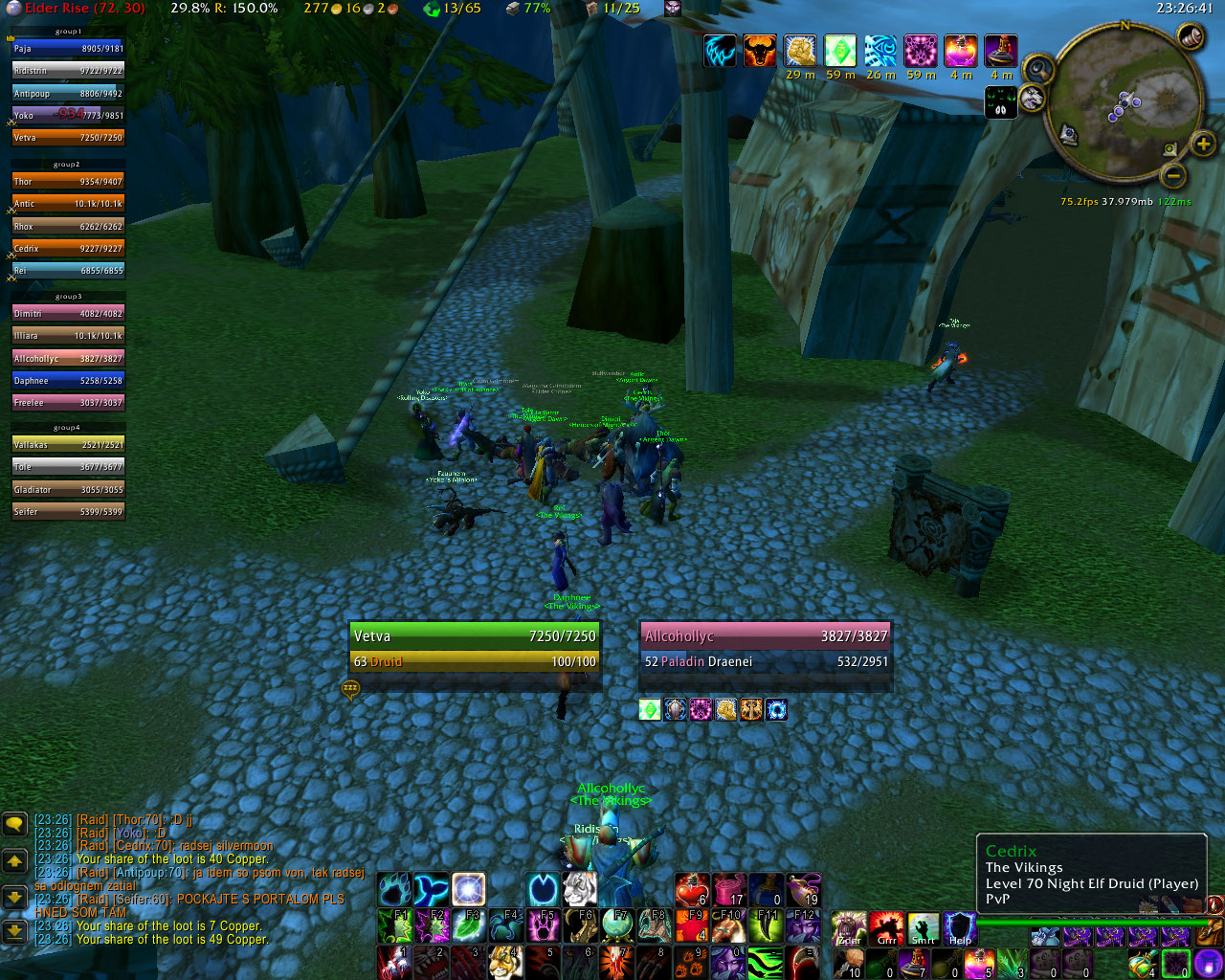The image size is (1225, 980).
Task: Click the Allcohollyc target frame
Action: coord(766,648)
